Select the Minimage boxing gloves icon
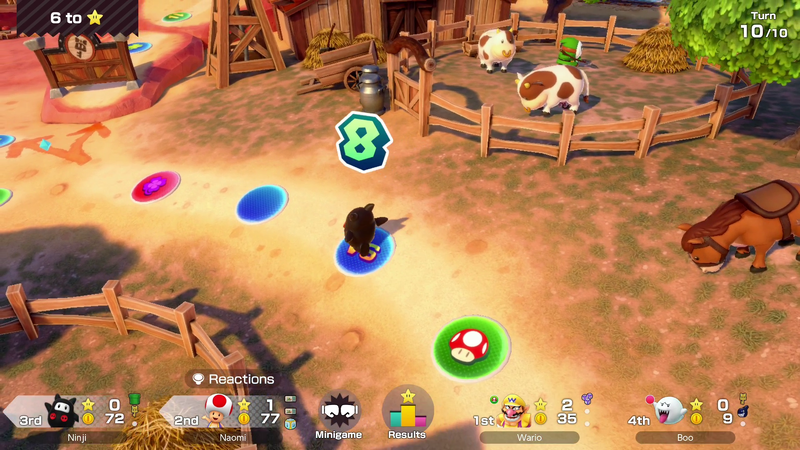The image size is (800, 450). pyautogui.click(x=340, y=412)
